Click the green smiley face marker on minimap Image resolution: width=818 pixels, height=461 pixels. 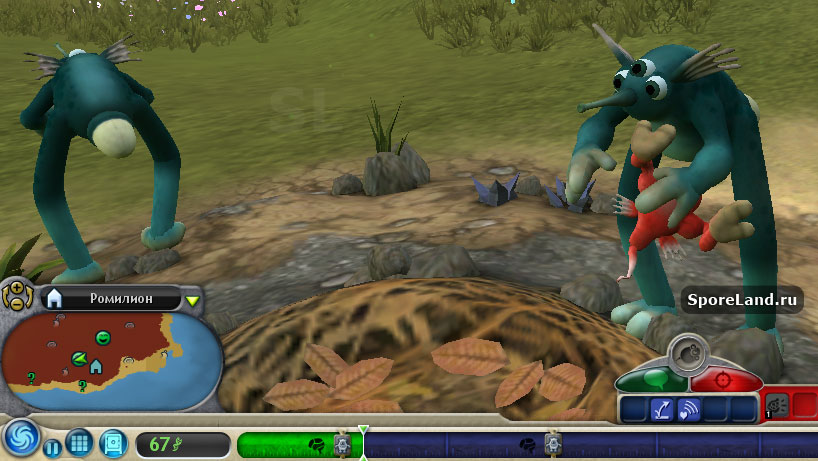tap(102, 338)
